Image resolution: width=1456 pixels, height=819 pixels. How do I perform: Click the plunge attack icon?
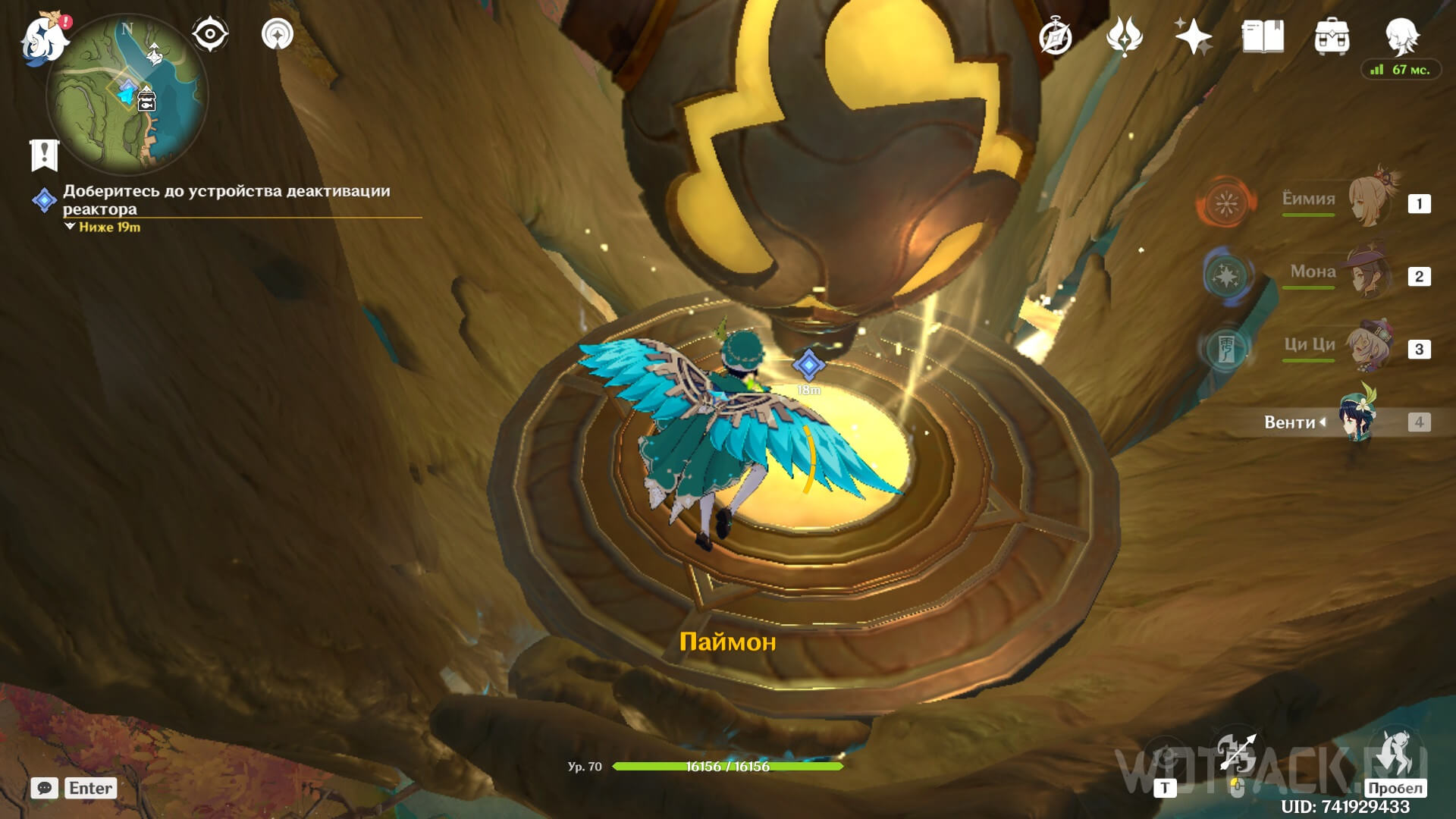click(1395, 754)
